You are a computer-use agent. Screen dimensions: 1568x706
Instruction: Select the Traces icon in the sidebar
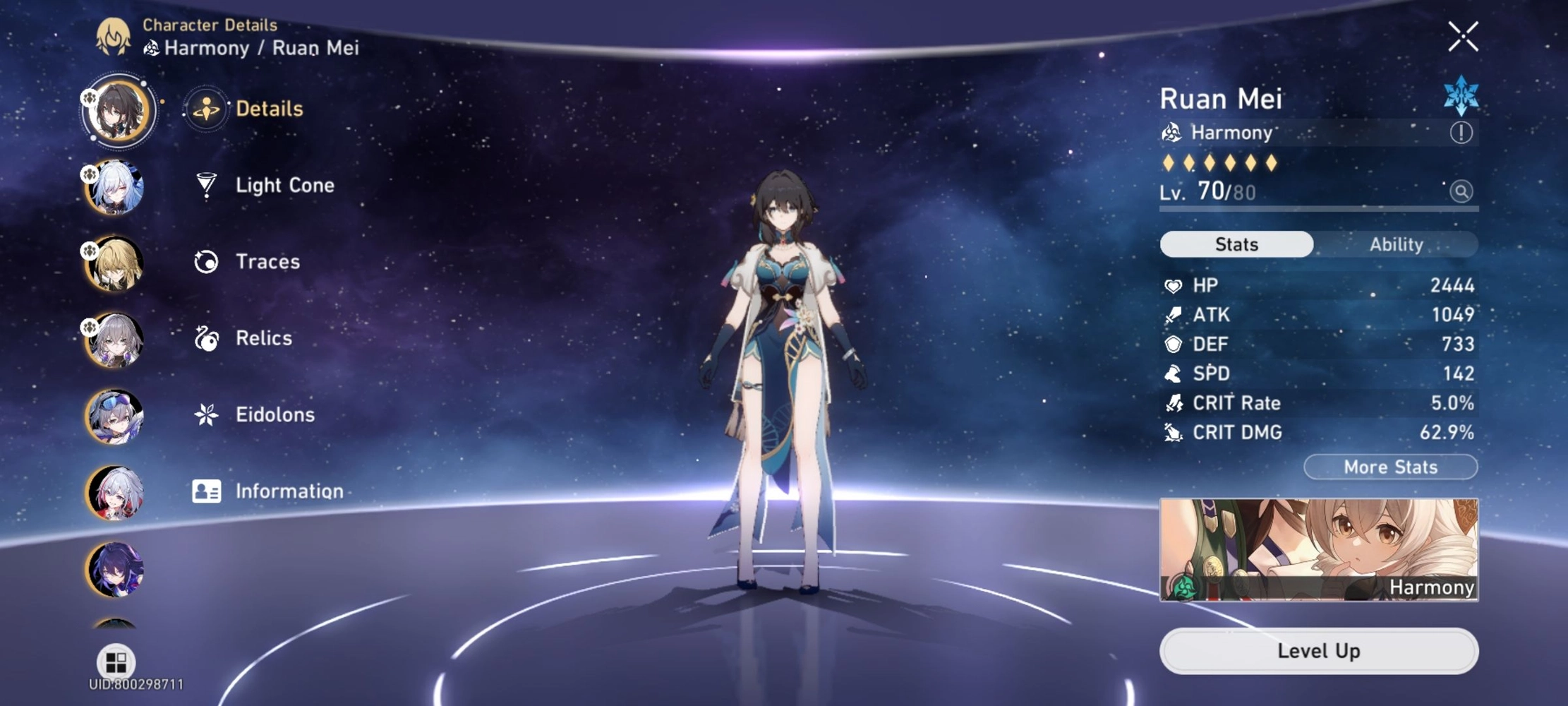pos(207,261)
